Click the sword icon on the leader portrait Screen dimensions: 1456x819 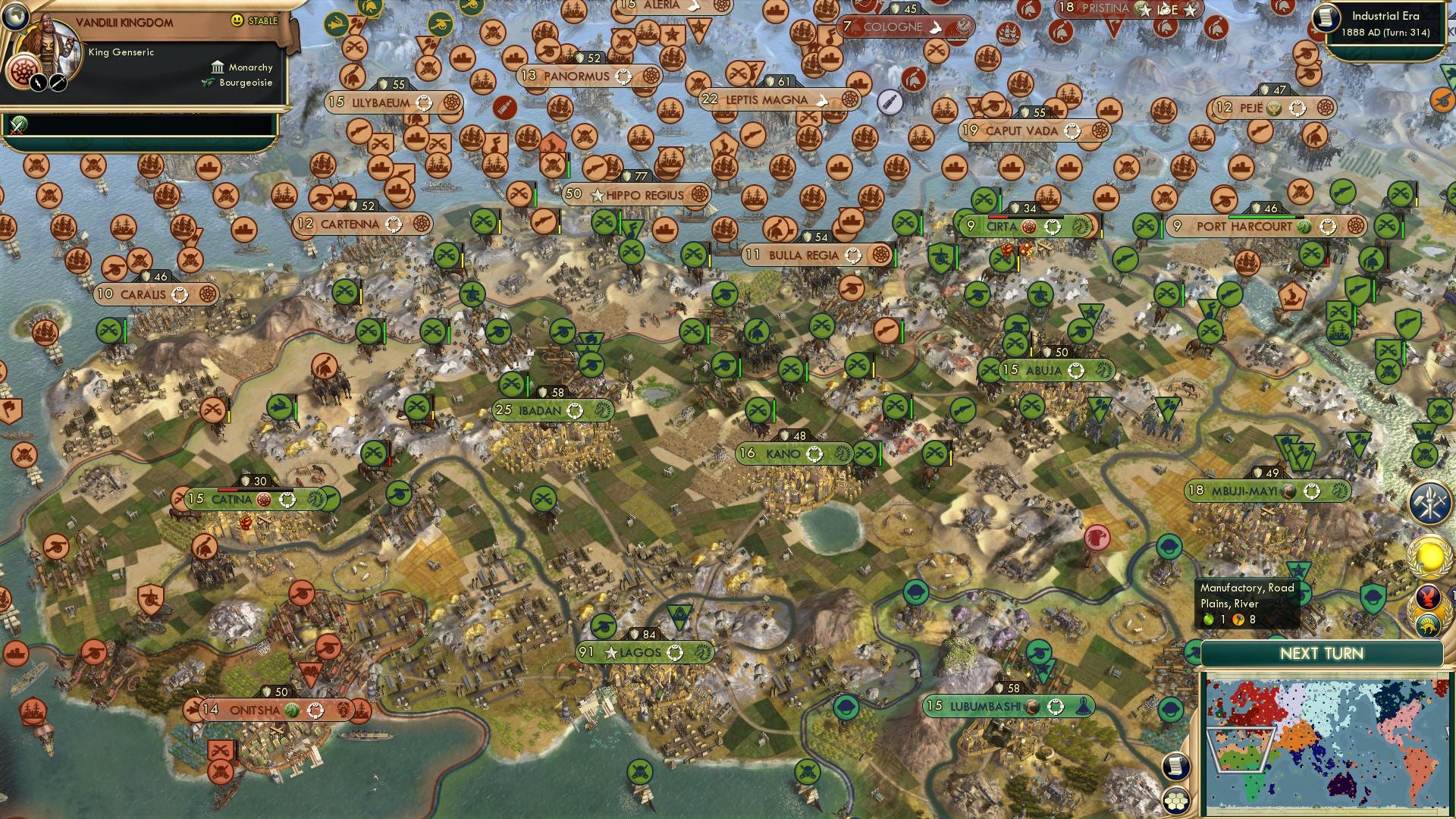[x=57, y=83]
